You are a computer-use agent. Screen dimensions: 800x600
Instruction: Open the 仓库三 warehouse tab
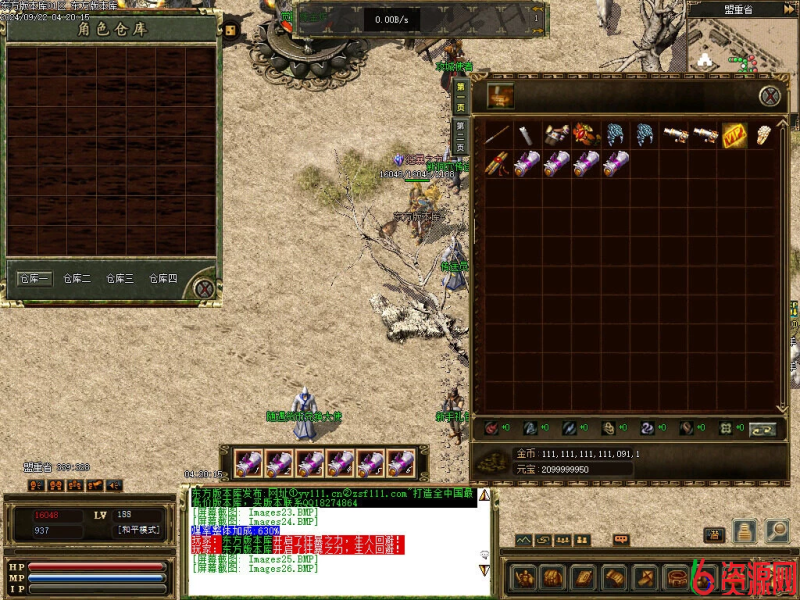(x=119, y=279)
